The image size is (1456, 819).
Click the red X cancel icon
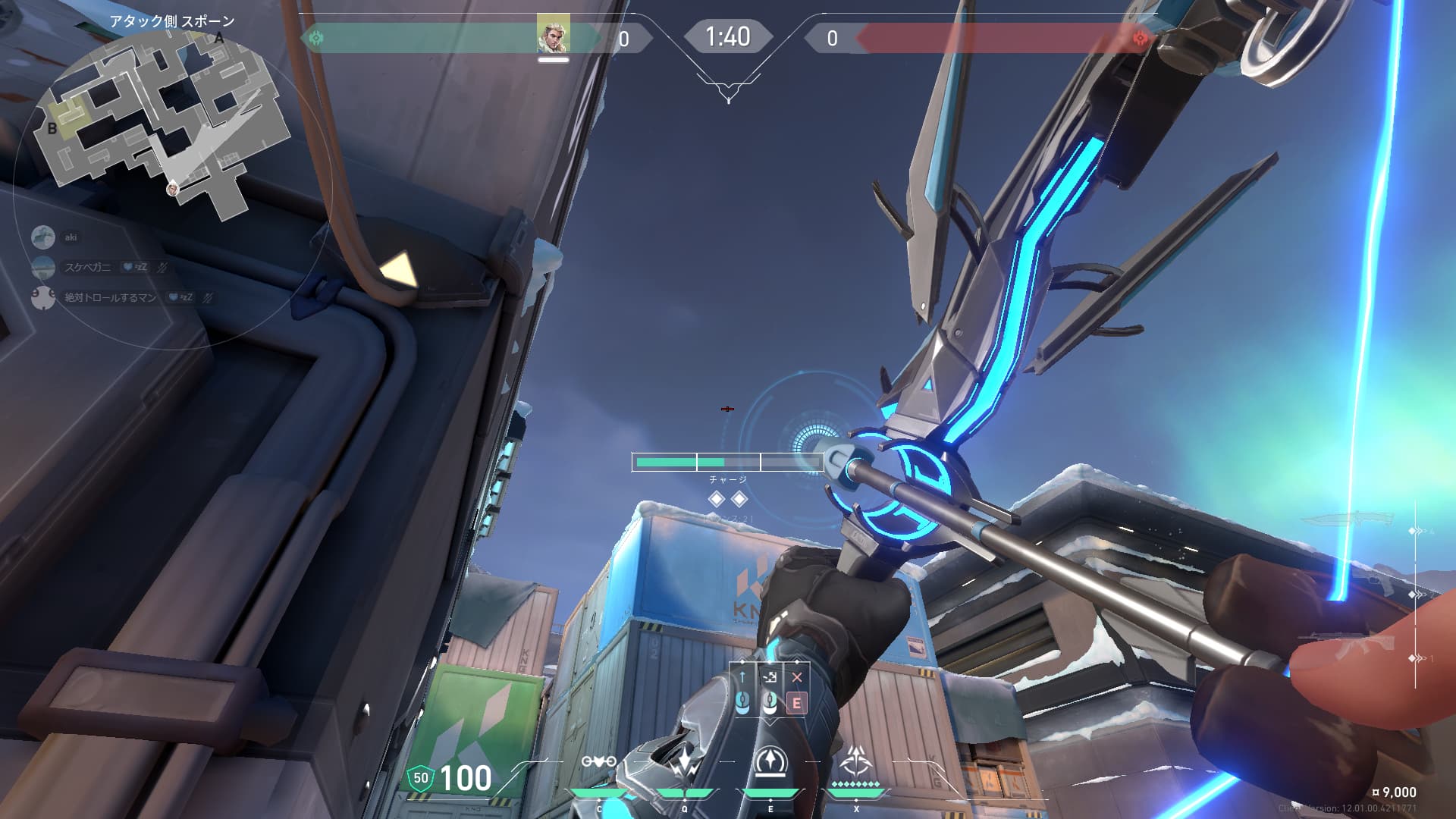click(x=797, y=677)
